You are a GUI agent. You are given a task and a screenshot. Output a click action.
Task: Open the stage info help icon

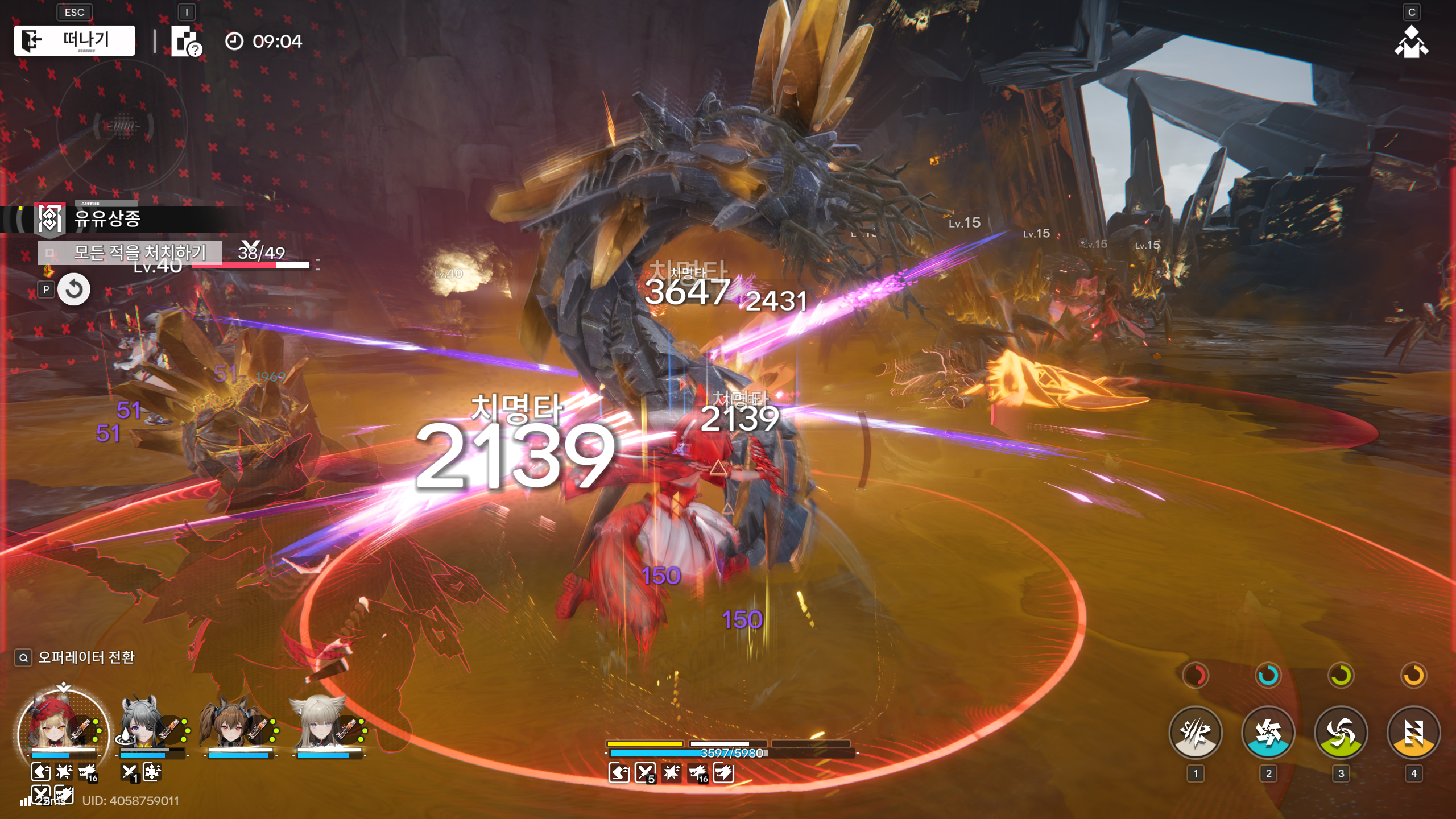[x=186, y=42]
